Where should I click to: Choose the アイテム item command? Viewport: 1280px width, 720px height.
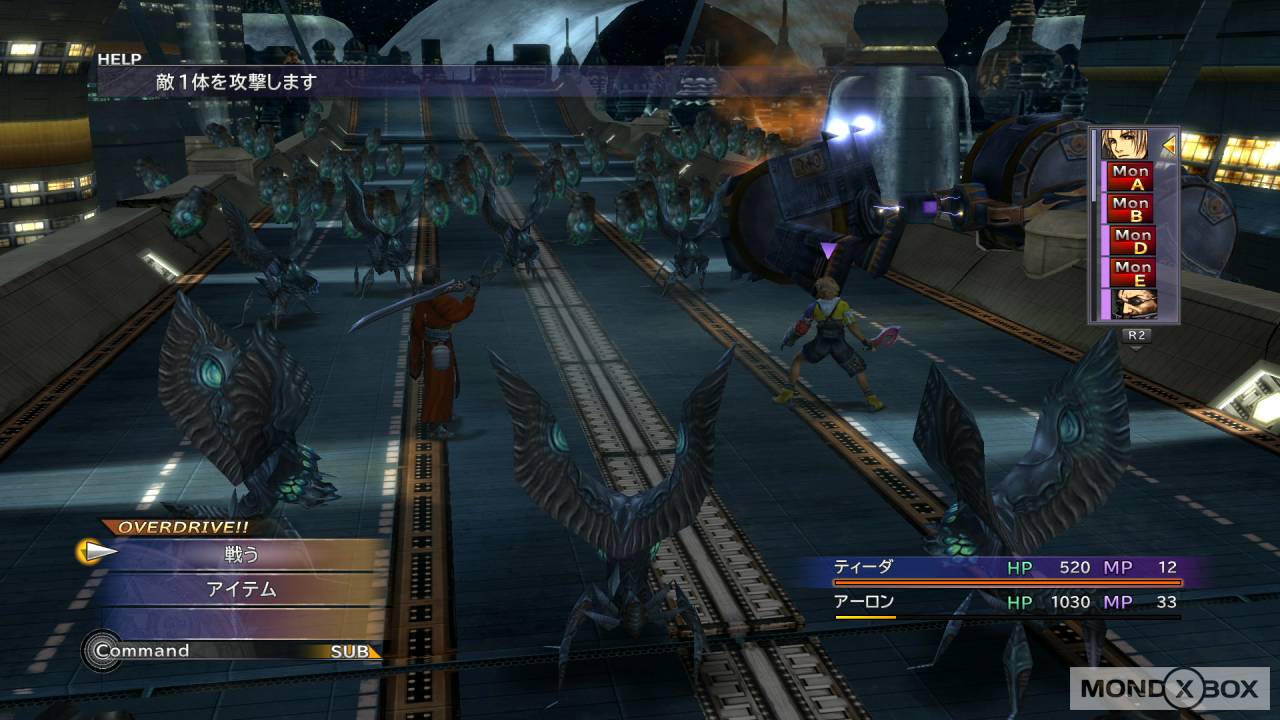click(241, 589)
